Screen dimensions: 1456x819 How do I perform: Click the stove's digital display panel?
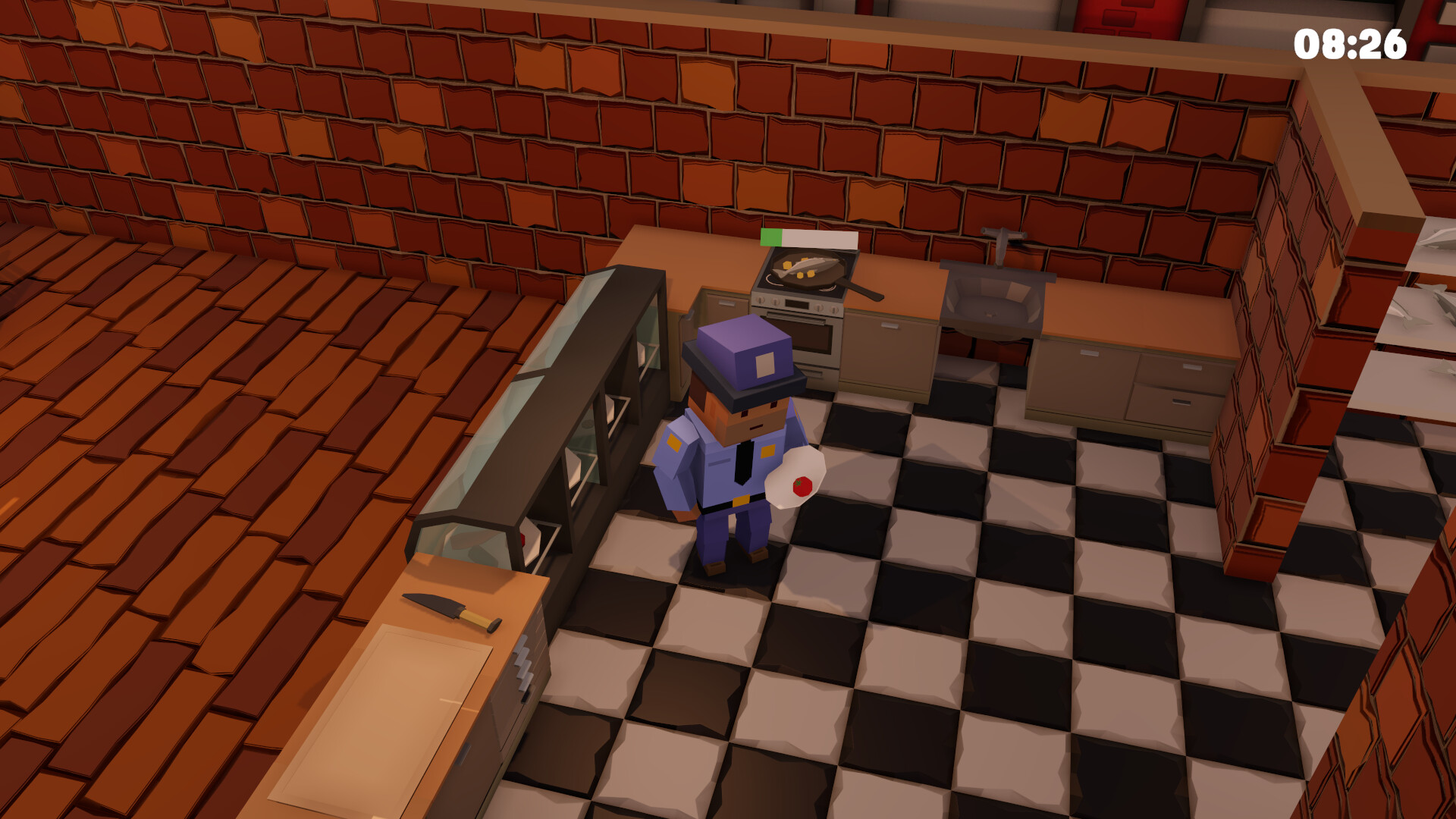click(796, 304)
